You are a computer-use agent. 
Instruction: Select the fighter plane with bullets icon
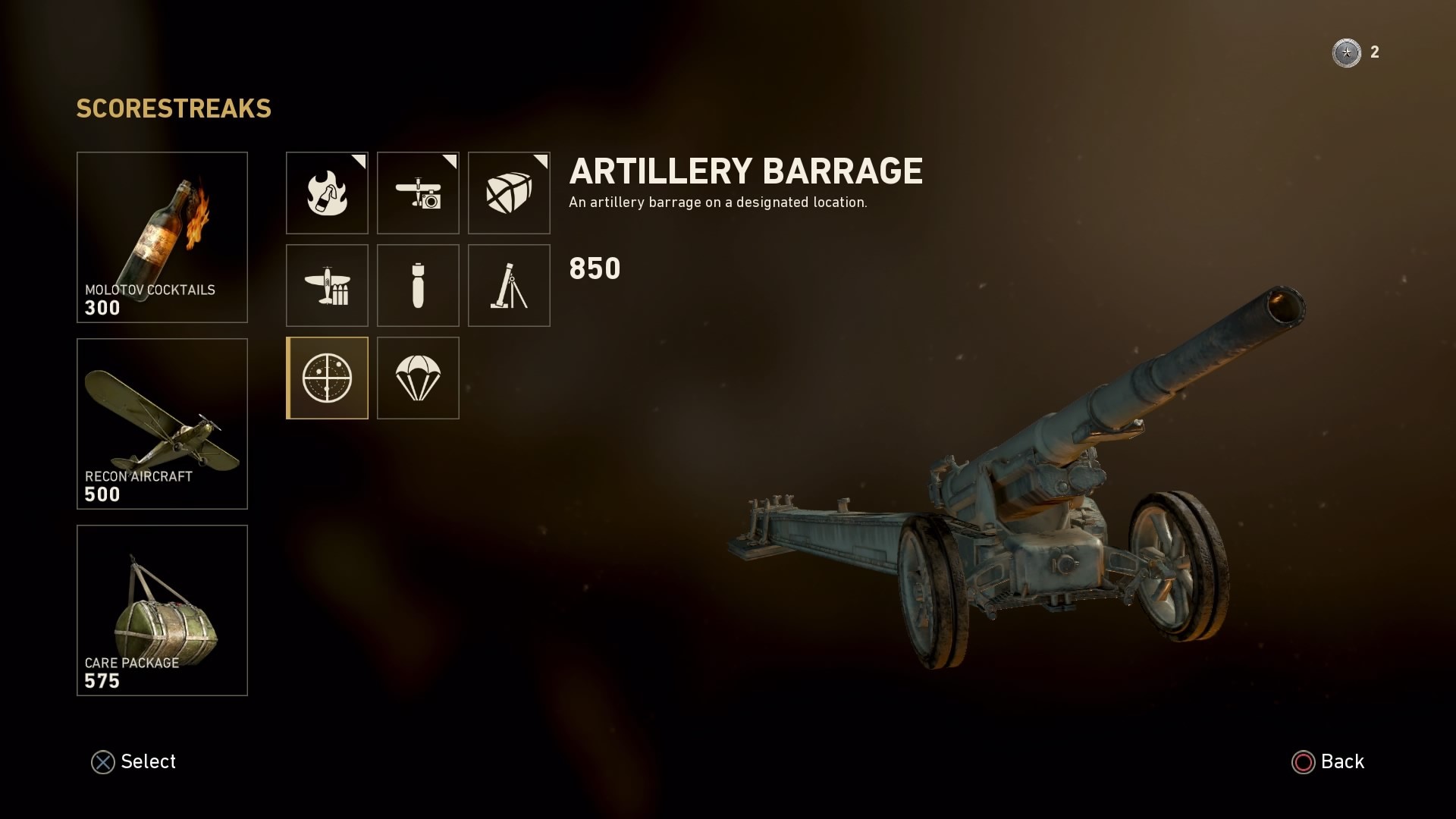coord(327,285)
